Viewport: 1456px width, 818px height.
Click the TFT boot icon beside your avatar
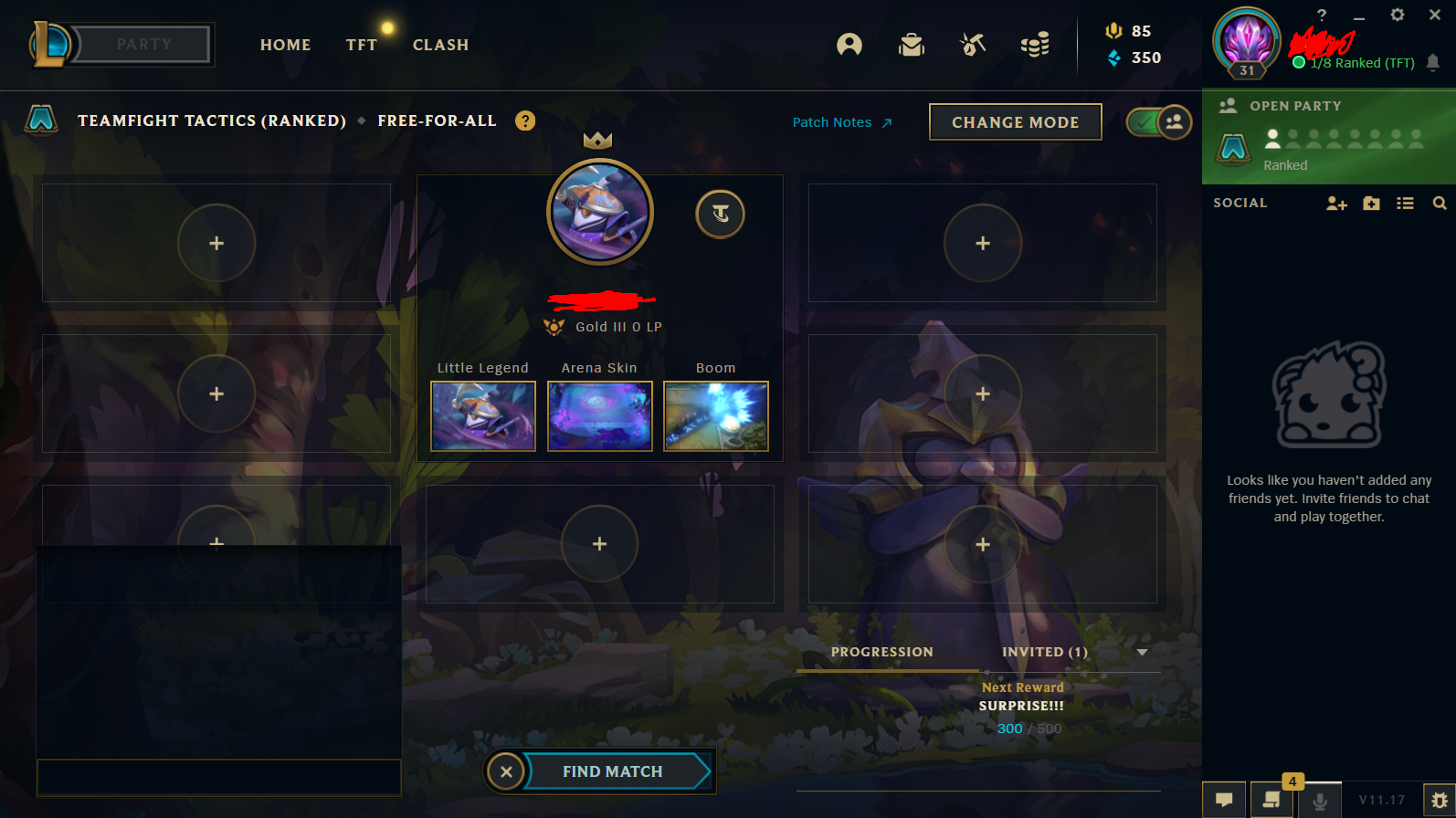click(x=720, y=214)
